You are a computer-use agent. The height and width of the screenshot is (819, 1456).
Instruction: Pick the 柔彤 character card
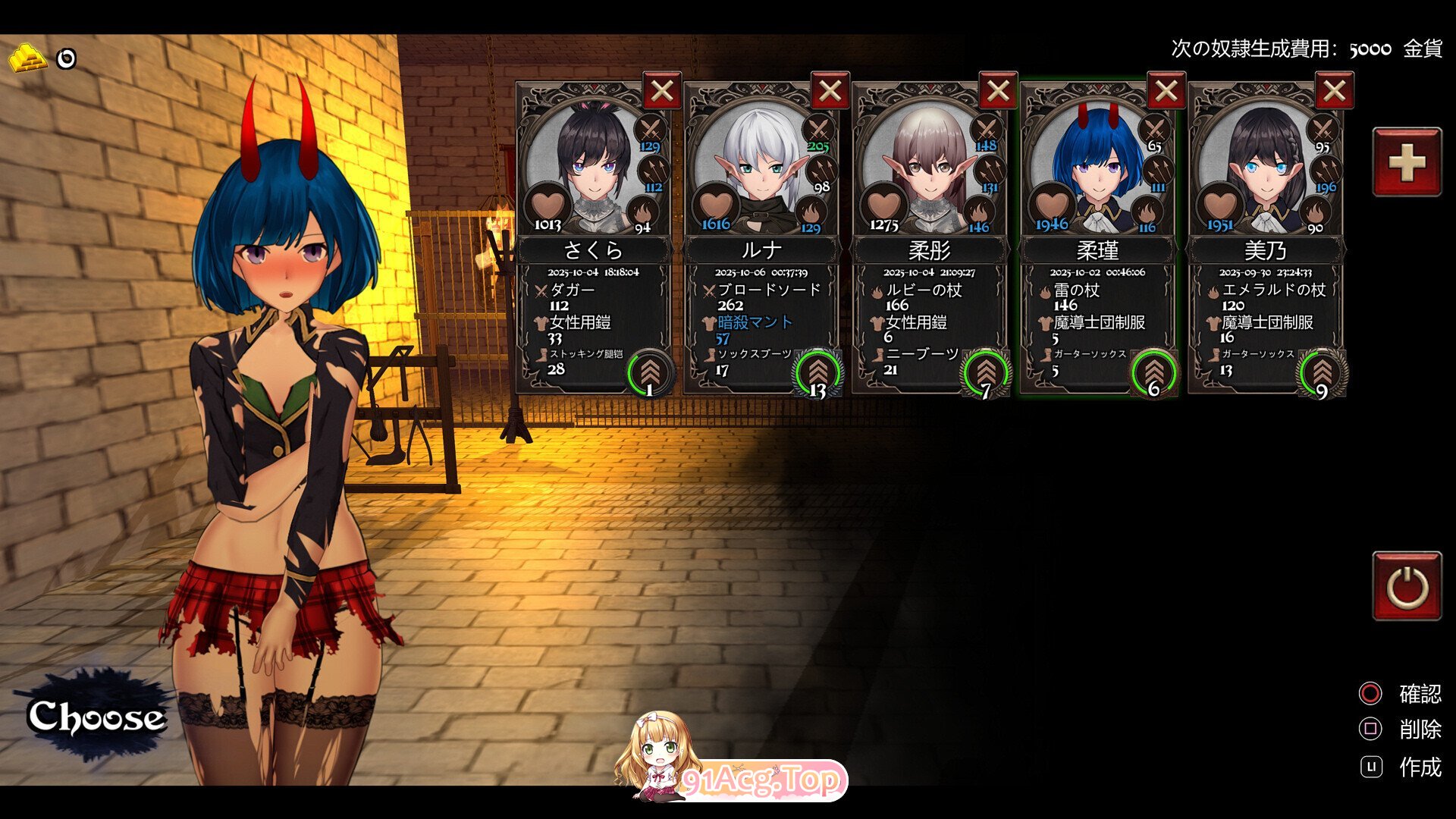click(x=929, y=250)
